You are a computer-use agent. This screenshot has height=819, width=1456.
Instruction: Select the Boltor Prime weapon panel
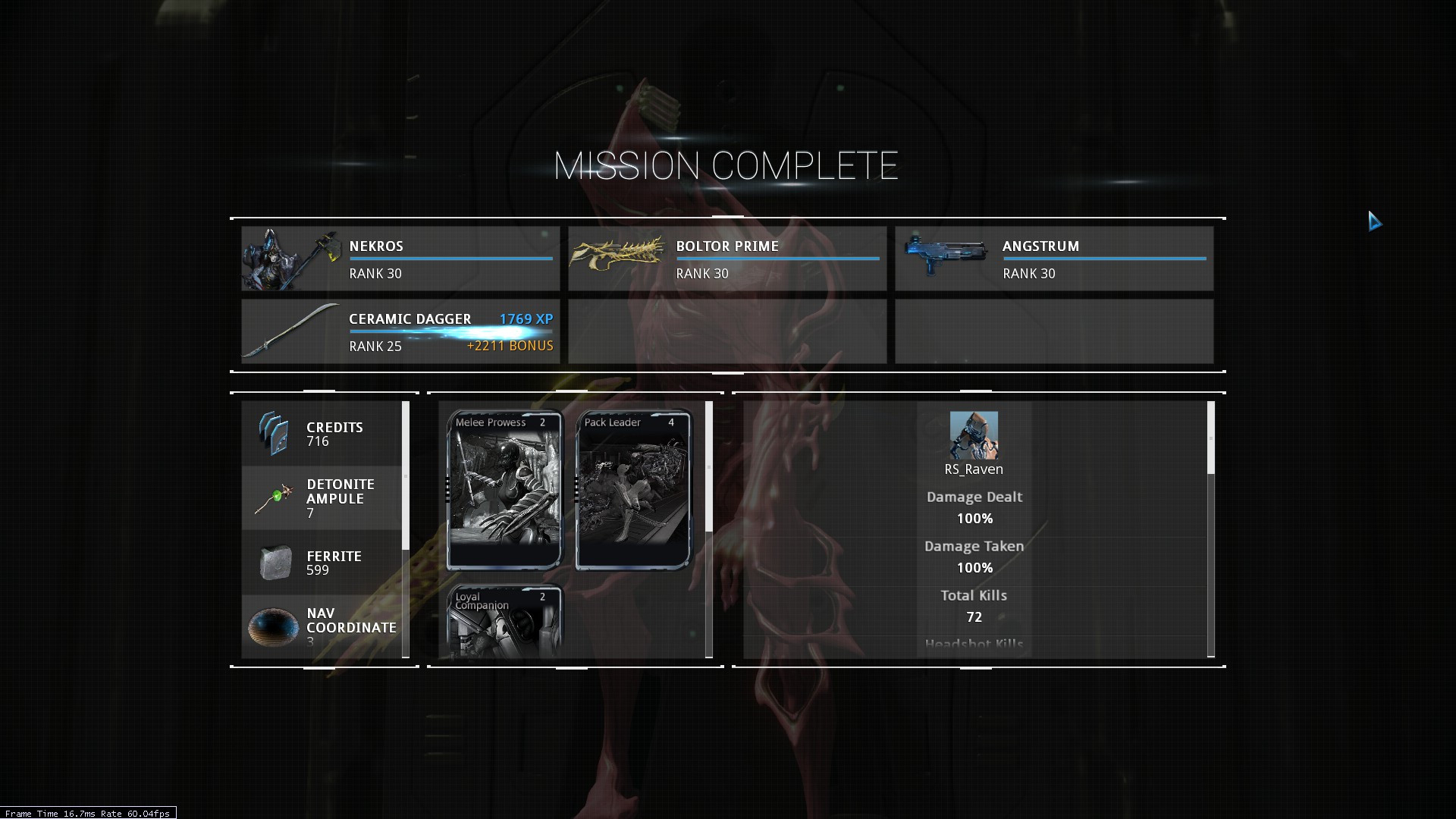click(727, 259)
